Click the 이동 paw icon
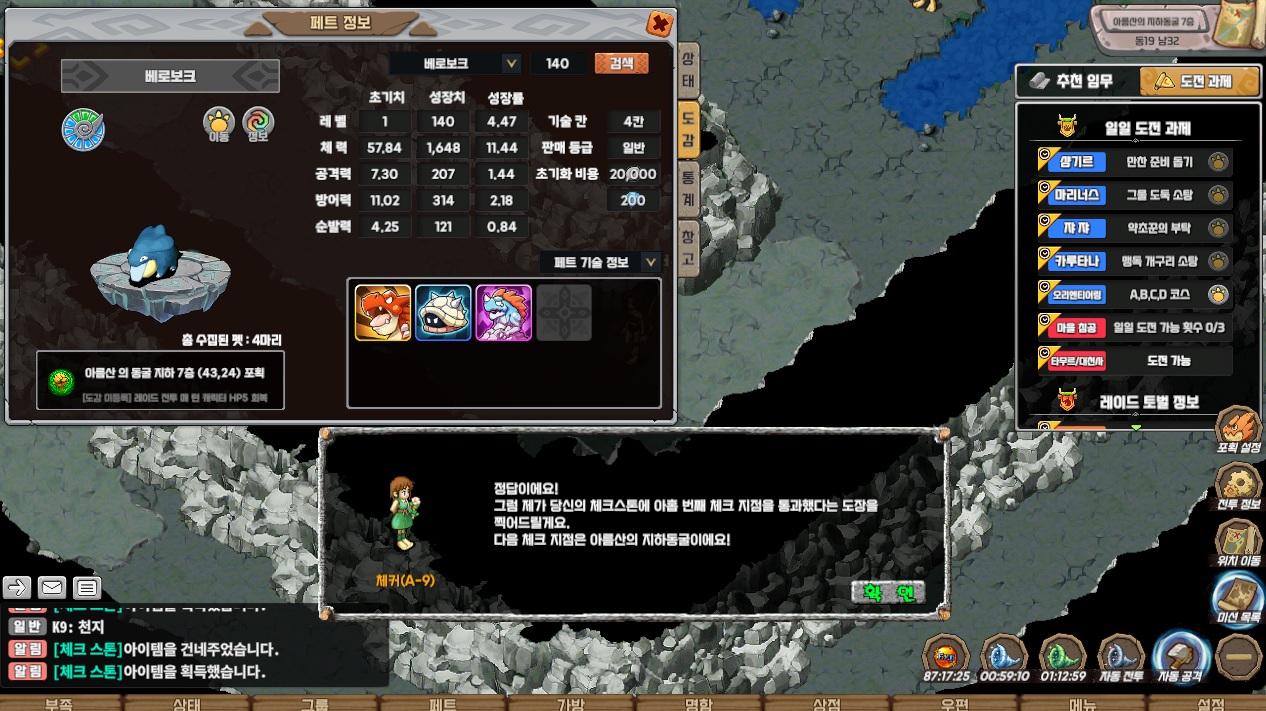 (219, 126)
